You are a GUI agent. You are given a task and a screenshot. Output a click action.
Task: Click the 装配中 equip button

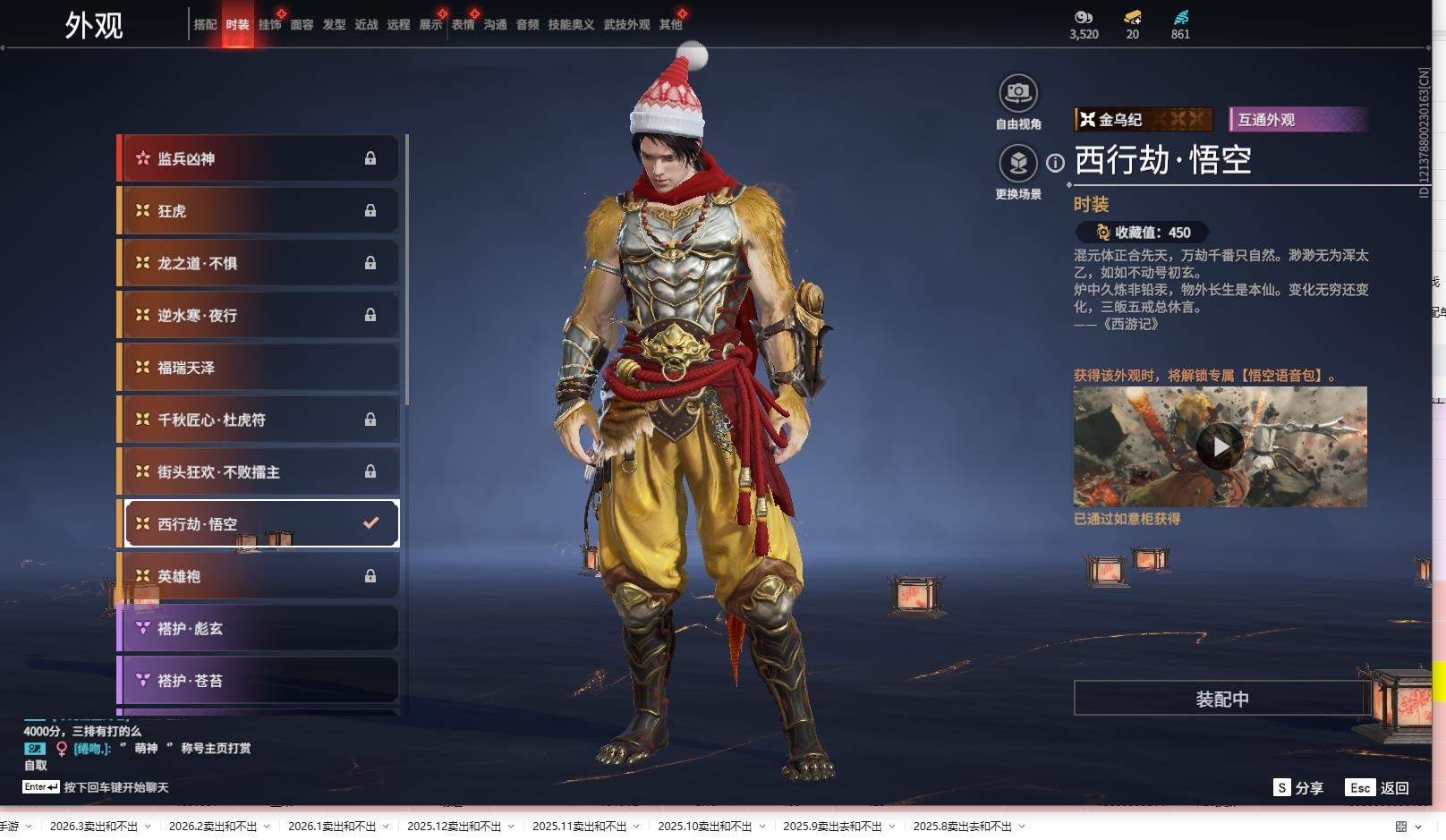coord(1221,699)
